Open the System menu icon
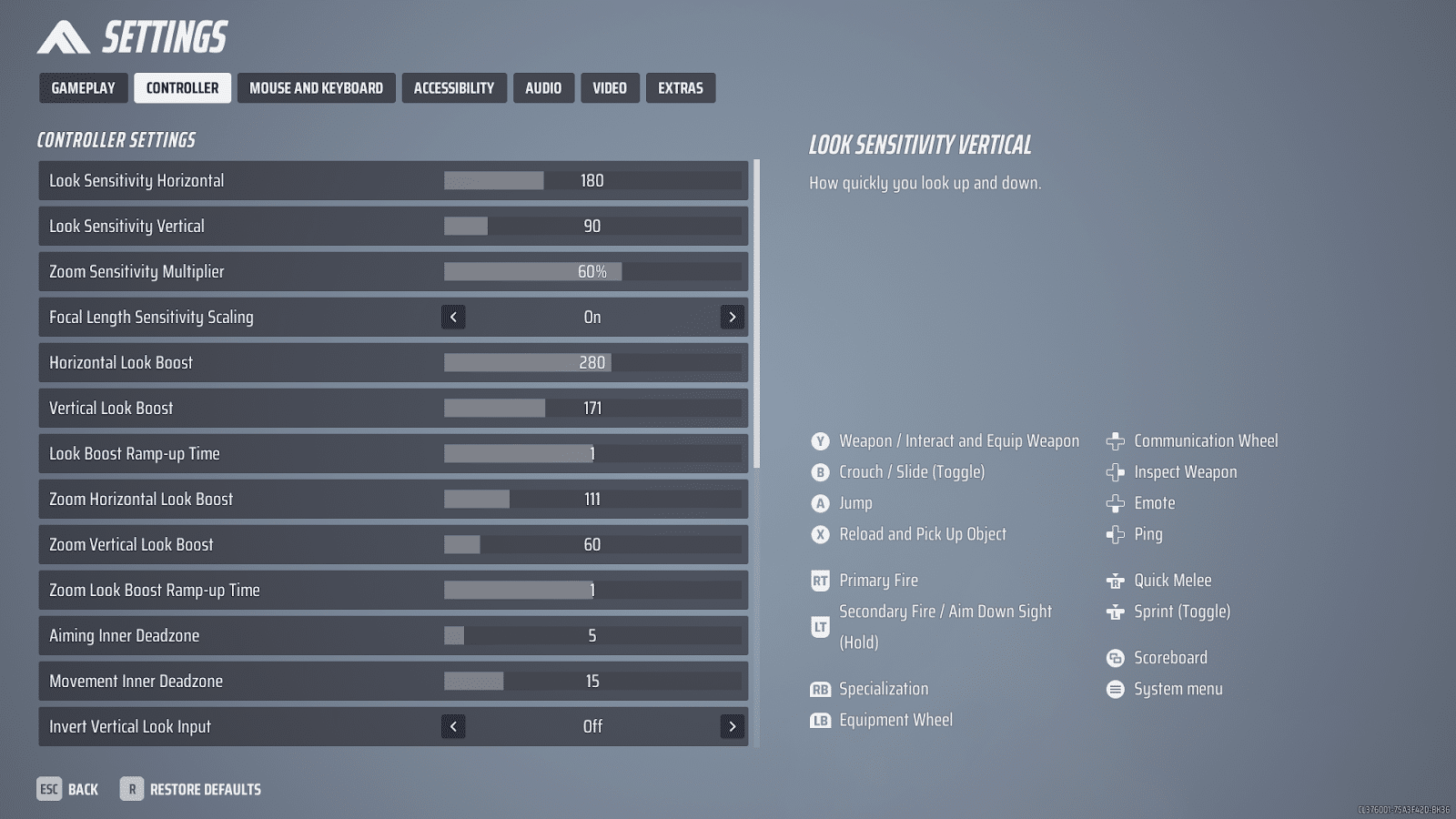 point(1115,689)
